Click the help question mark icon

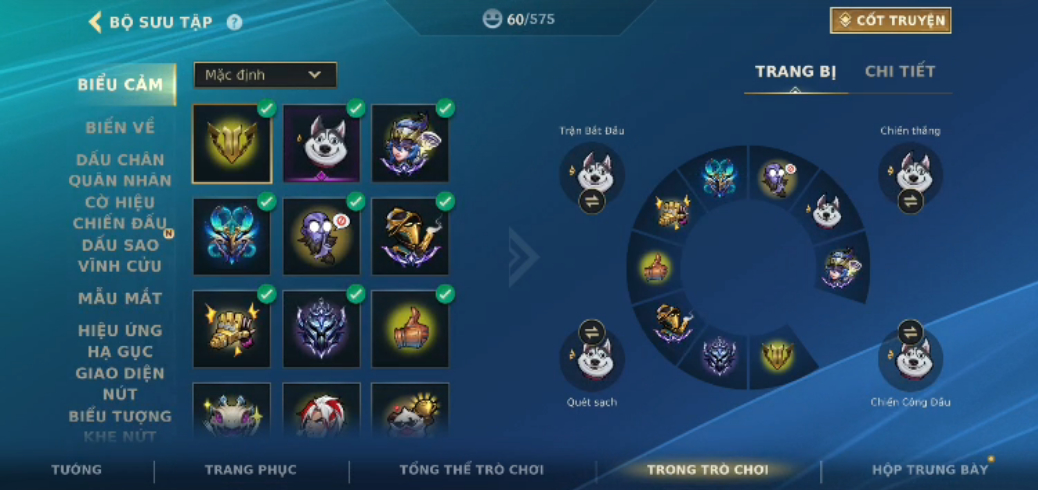click(x=234, y=22)
